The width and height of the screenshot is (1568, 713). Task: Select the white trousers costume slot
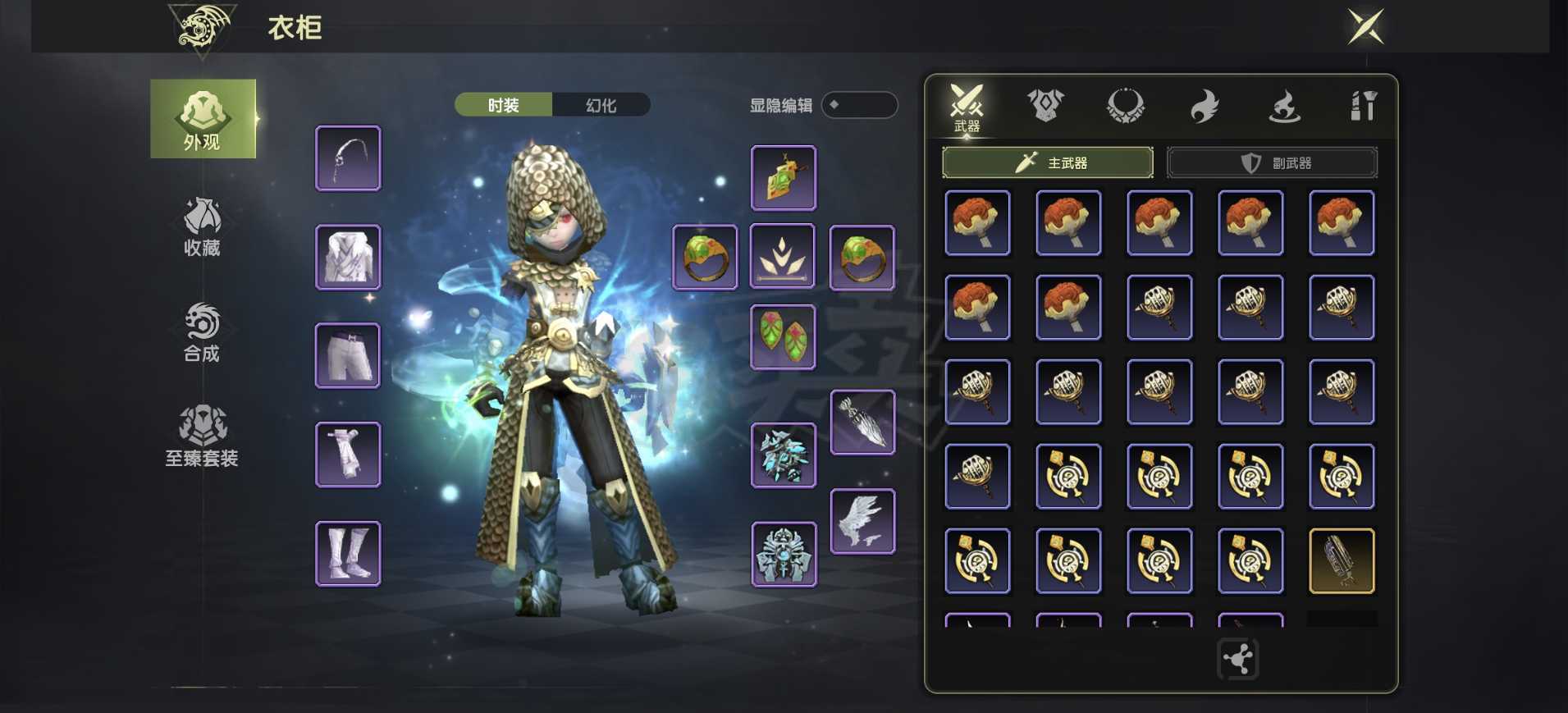pos(348,355)
